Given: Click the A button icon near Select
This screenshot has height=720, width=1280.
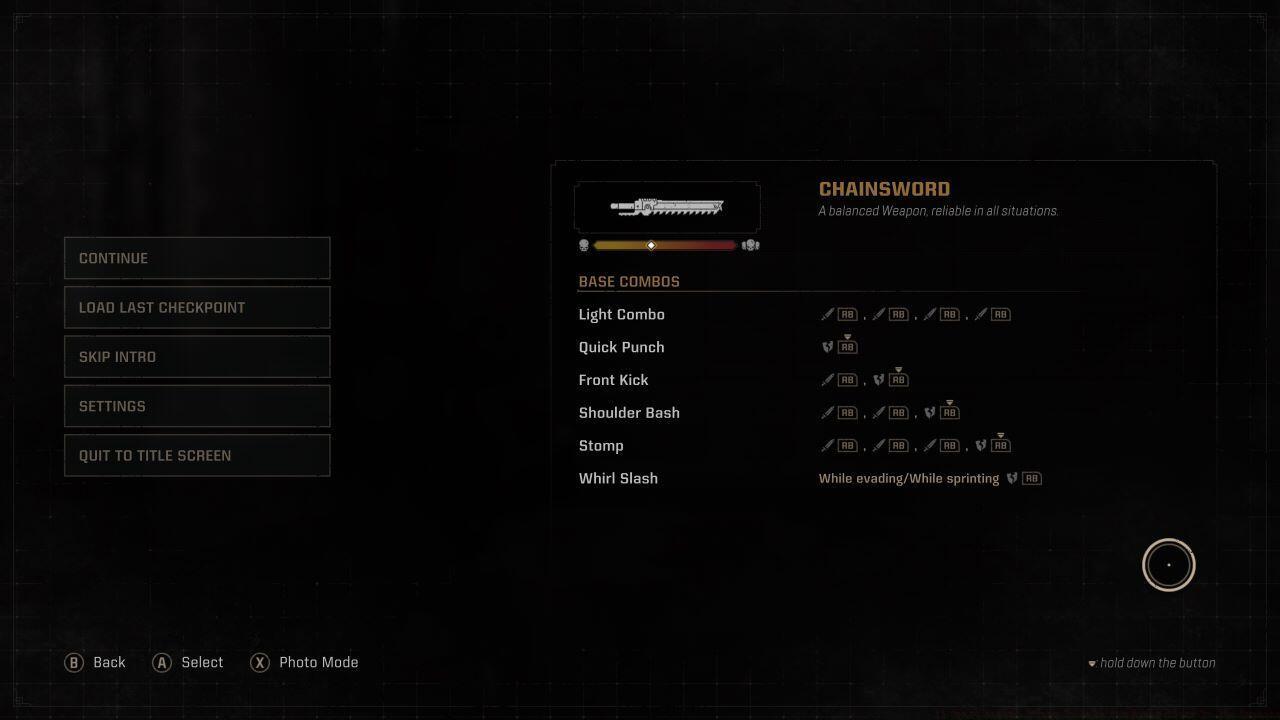Looking at the screenshot, I should 162,662.
